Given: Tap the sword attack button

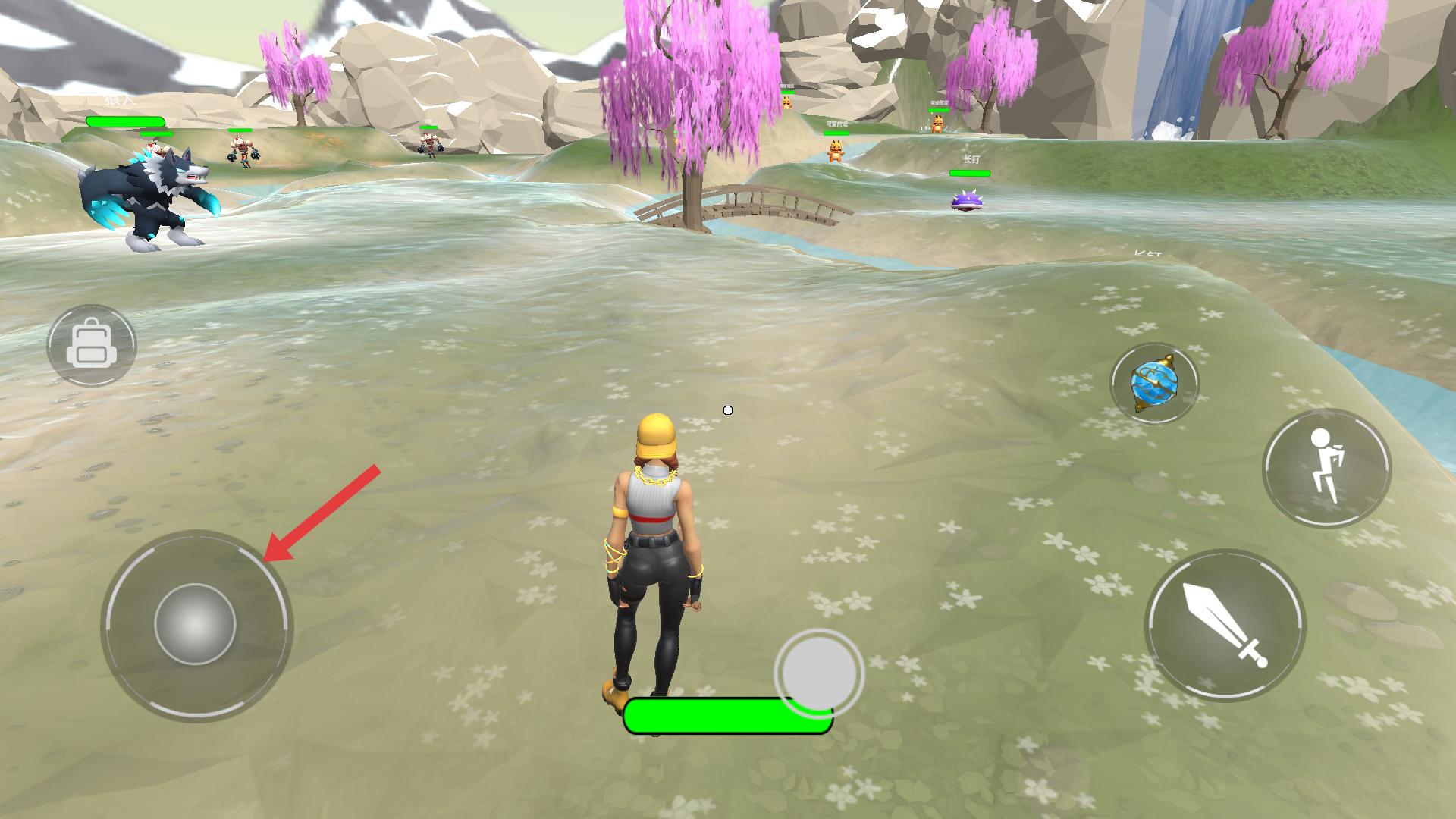Looking at the screenshot, I should point(1225,626).
